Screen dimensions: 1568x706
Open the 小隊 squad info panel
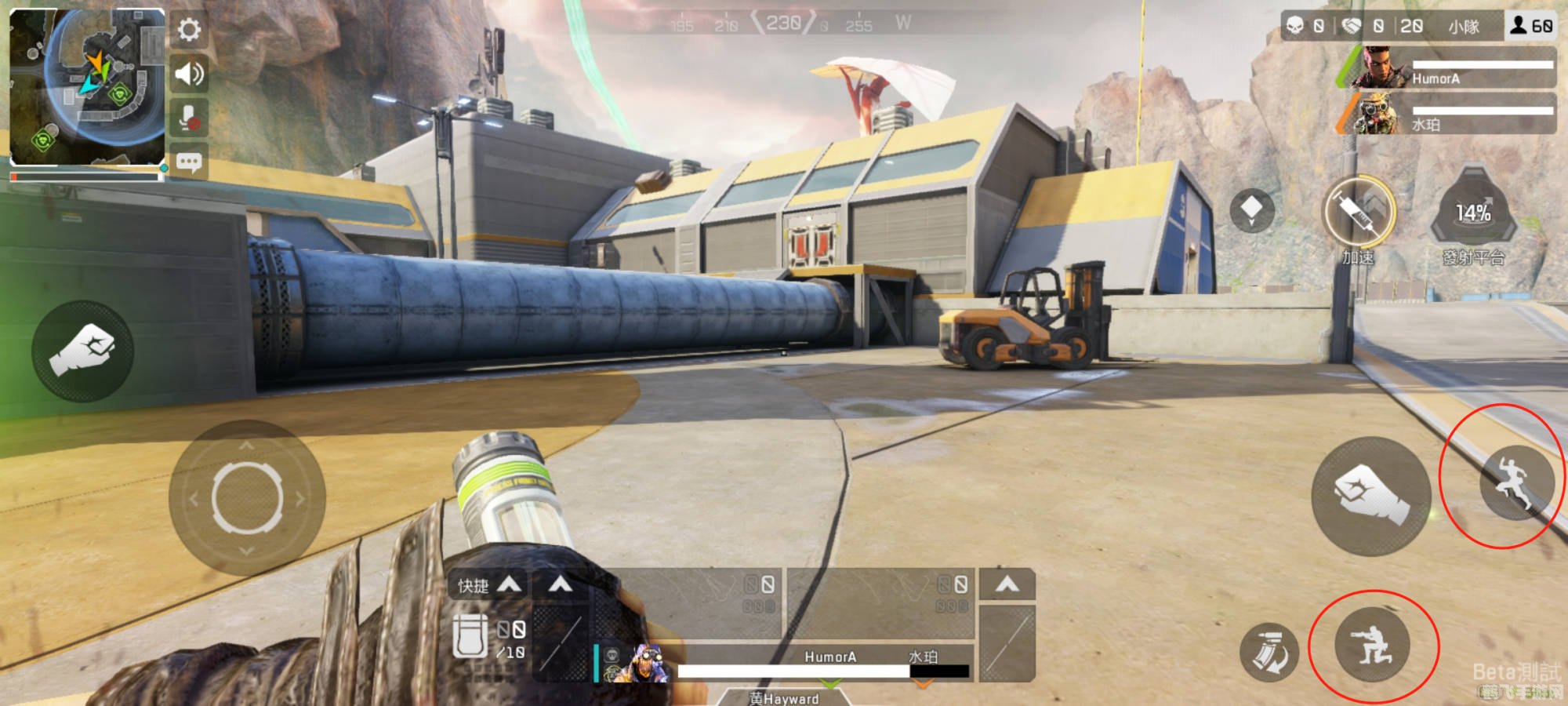pos(1463,27)
